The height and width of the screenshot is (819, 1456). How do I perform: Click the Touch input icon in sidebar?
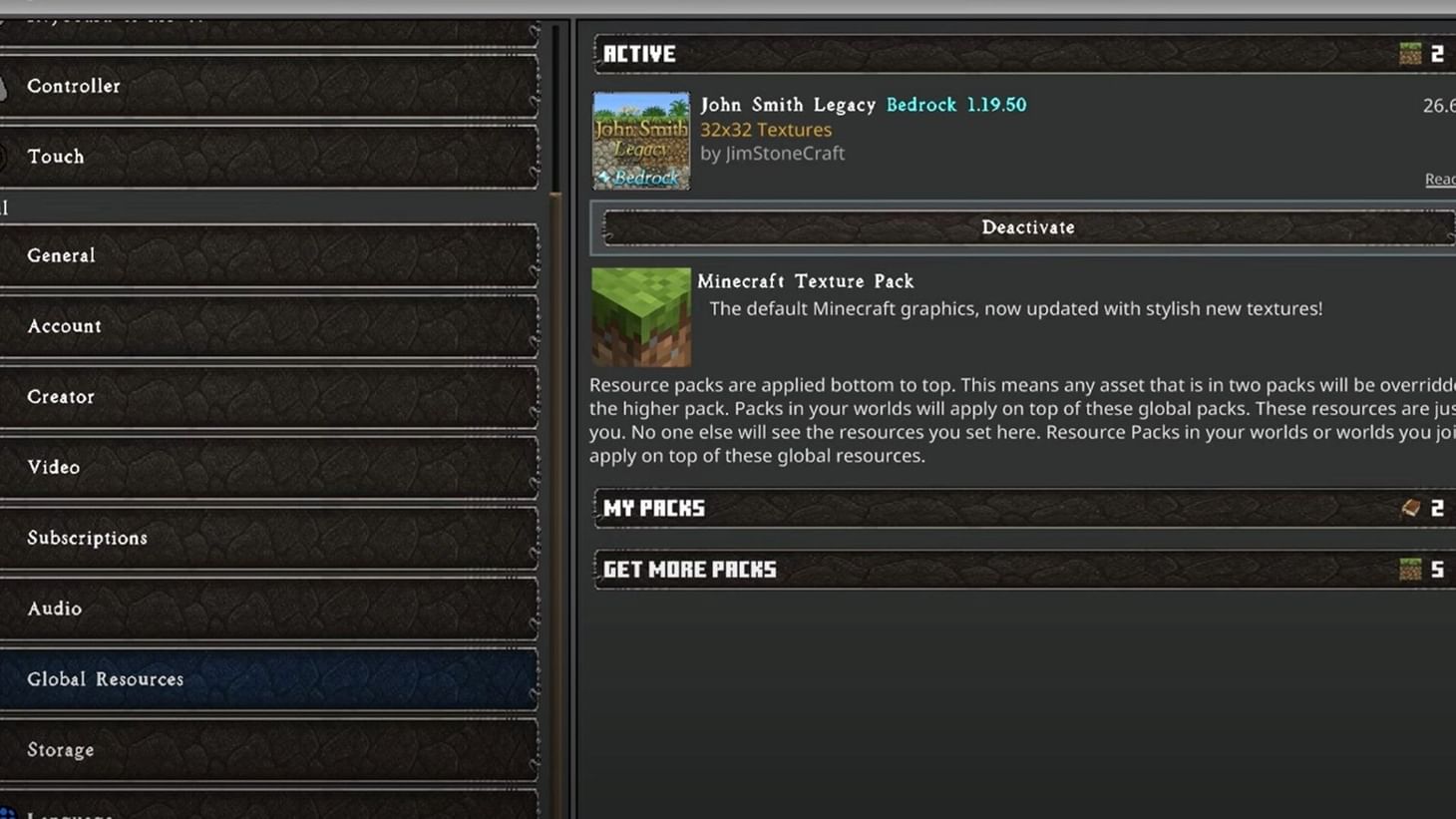[3, 155]
